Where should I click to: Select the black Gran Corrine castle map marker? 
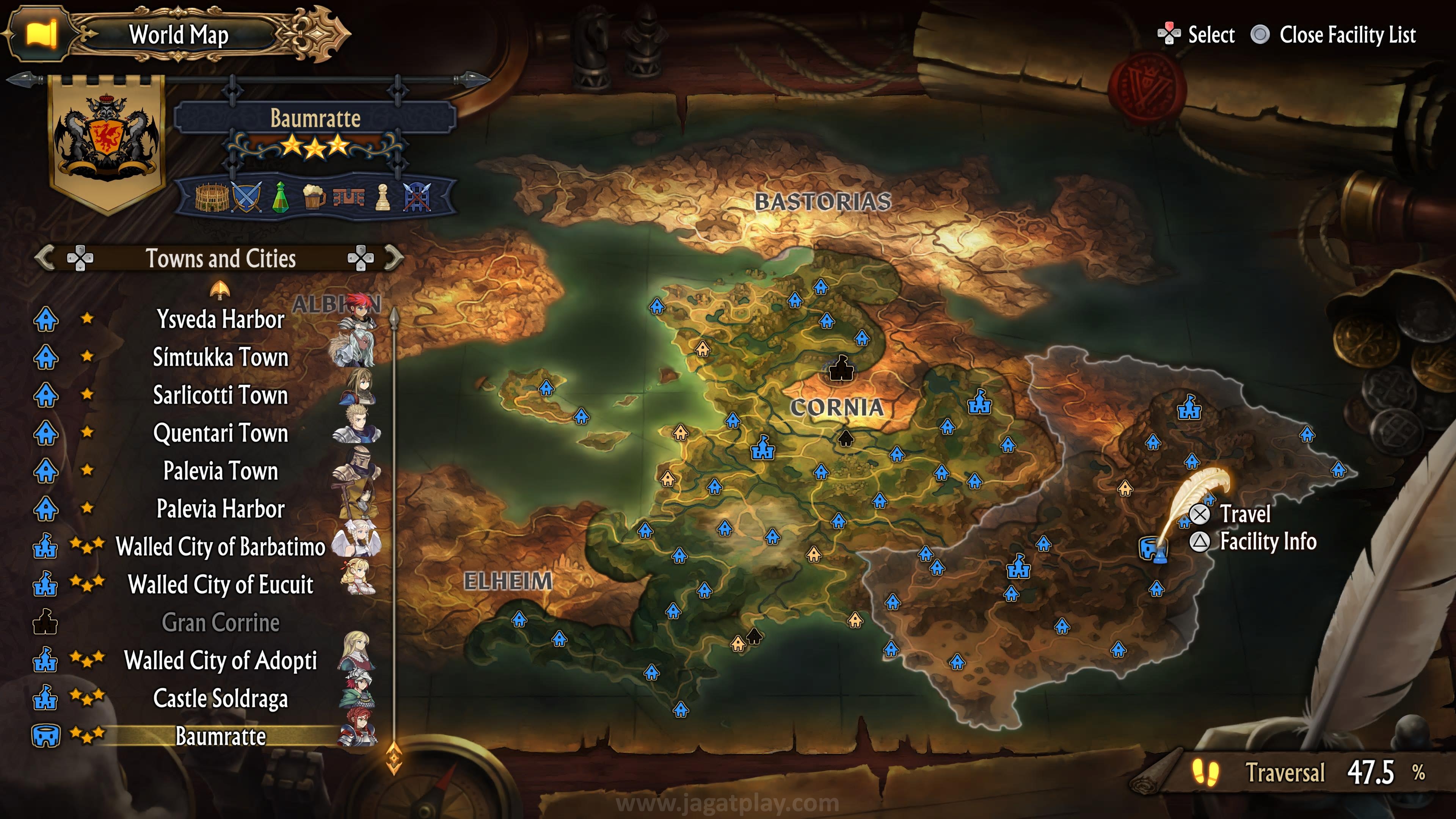[x=841, y=369]
